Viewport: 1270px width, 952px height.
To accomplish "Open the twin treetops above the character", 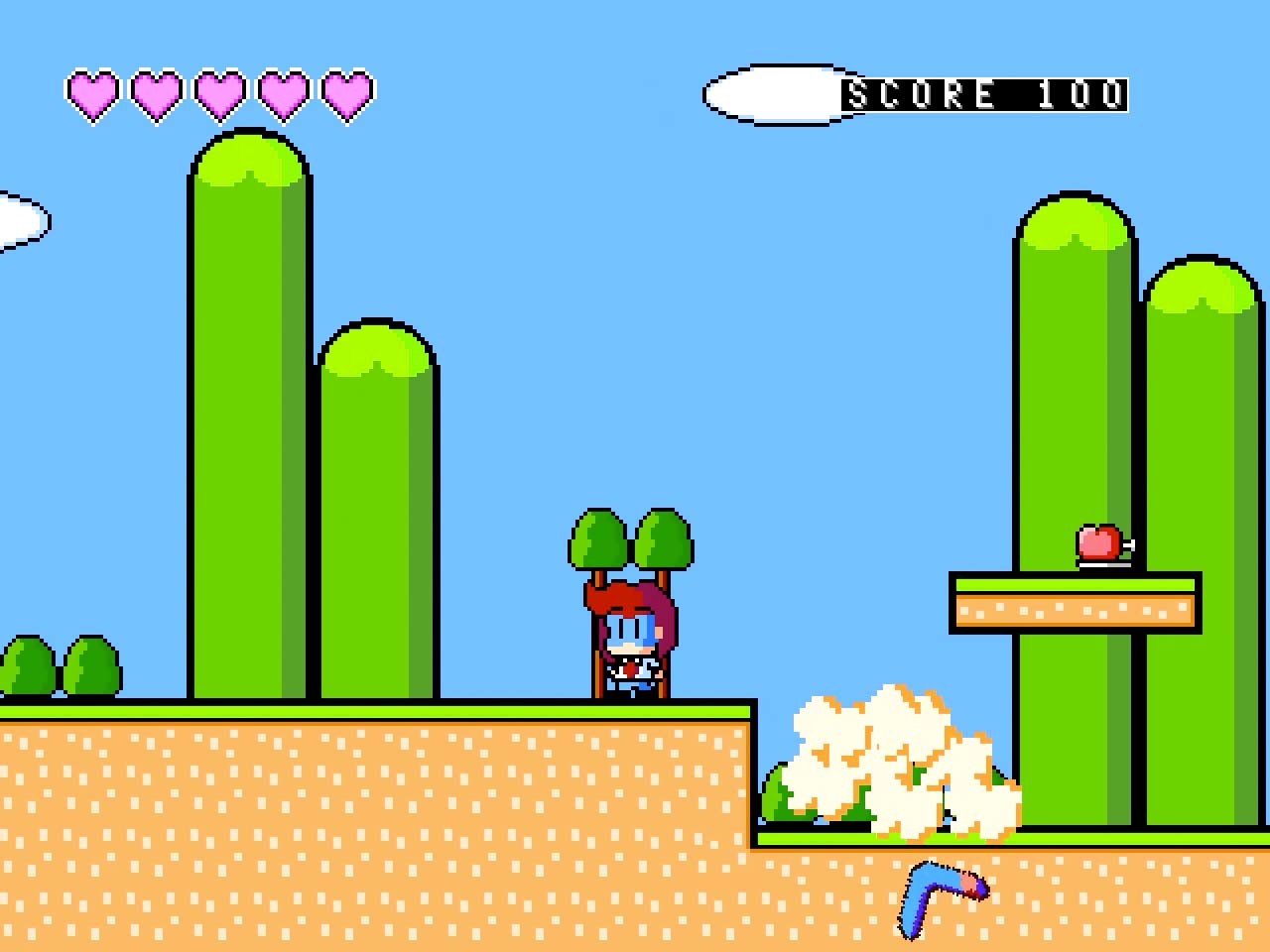I will click(x=630, y=540).
